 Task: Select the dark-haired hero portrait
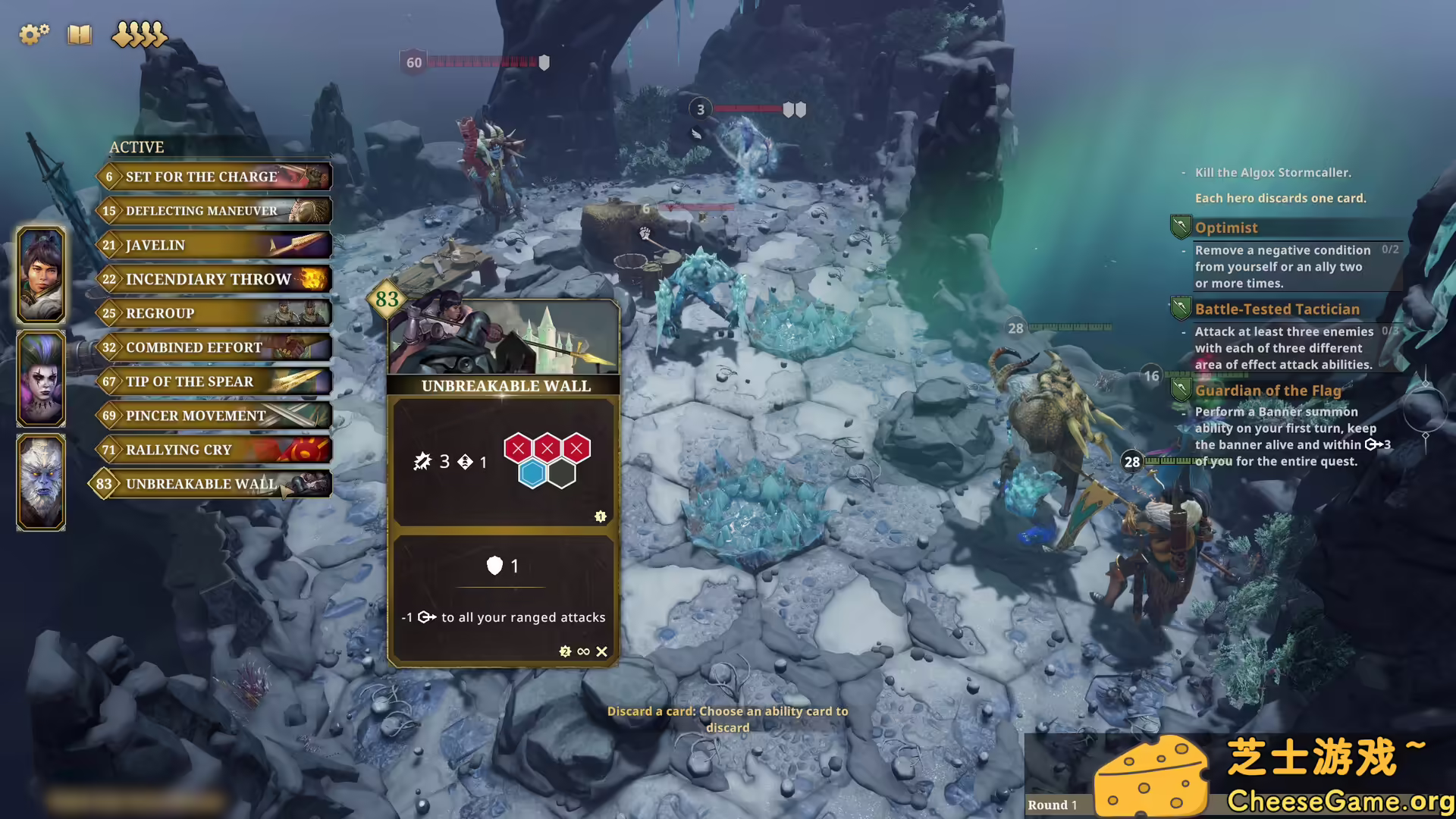[41, 275]
